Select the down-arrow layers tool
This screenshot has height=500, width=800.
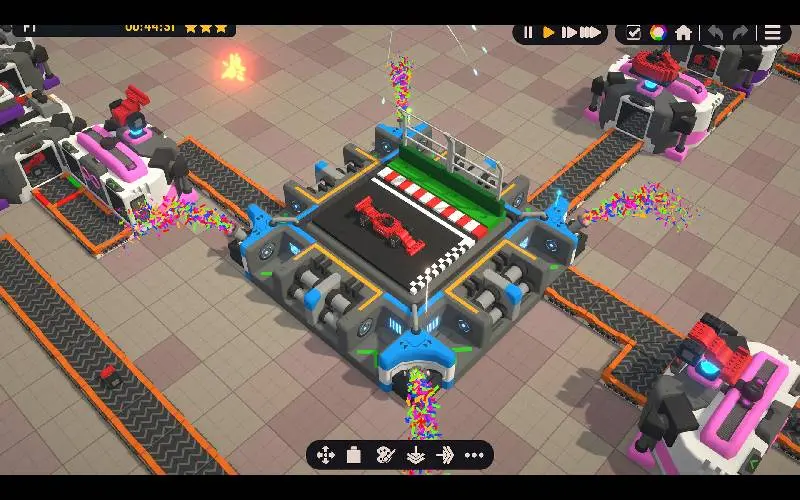pos(415,456)
